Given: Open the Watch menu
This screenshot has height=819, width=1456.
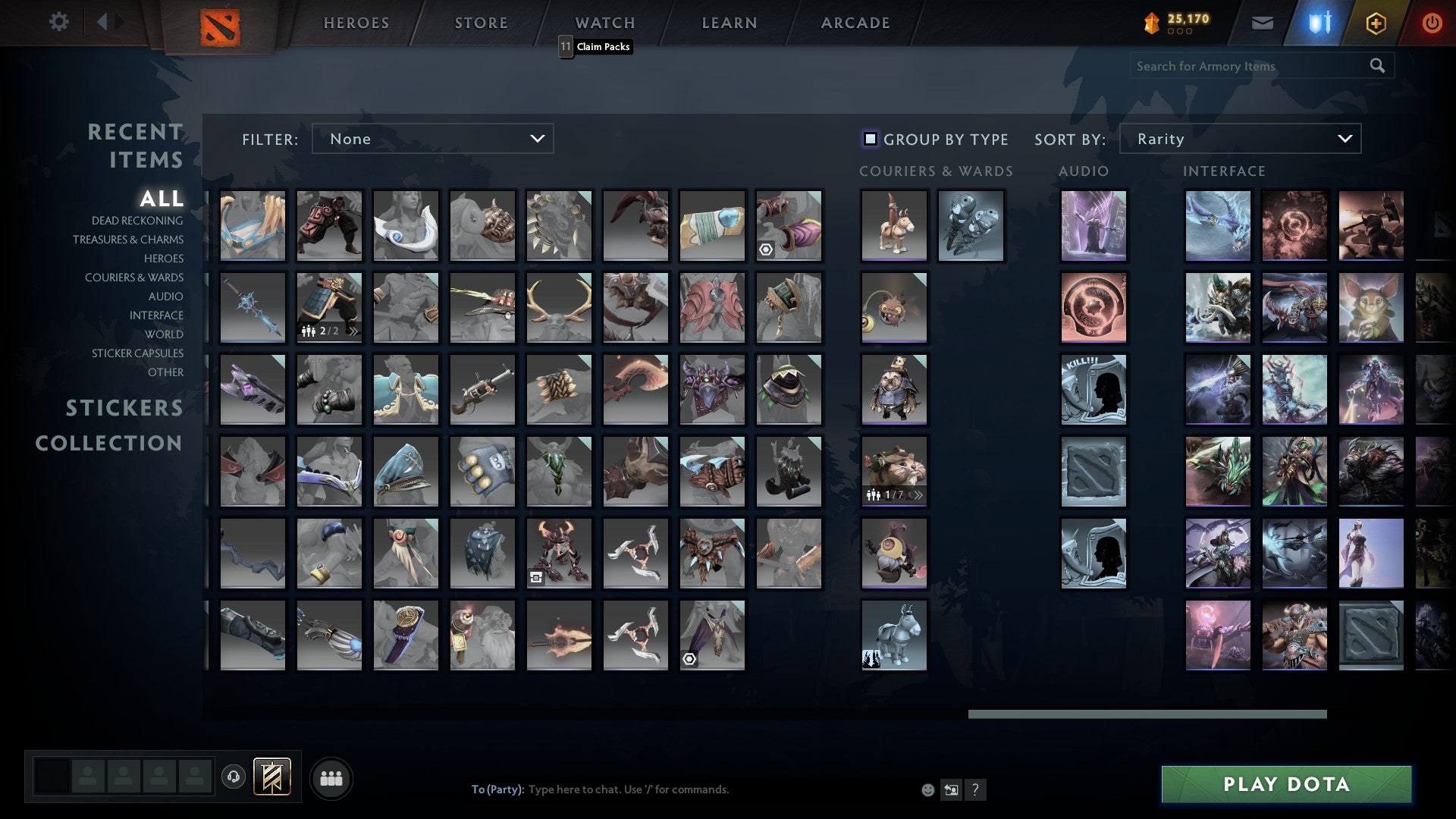Looking at the screenshot, I should pyautogui.click(x=604, y=23).
